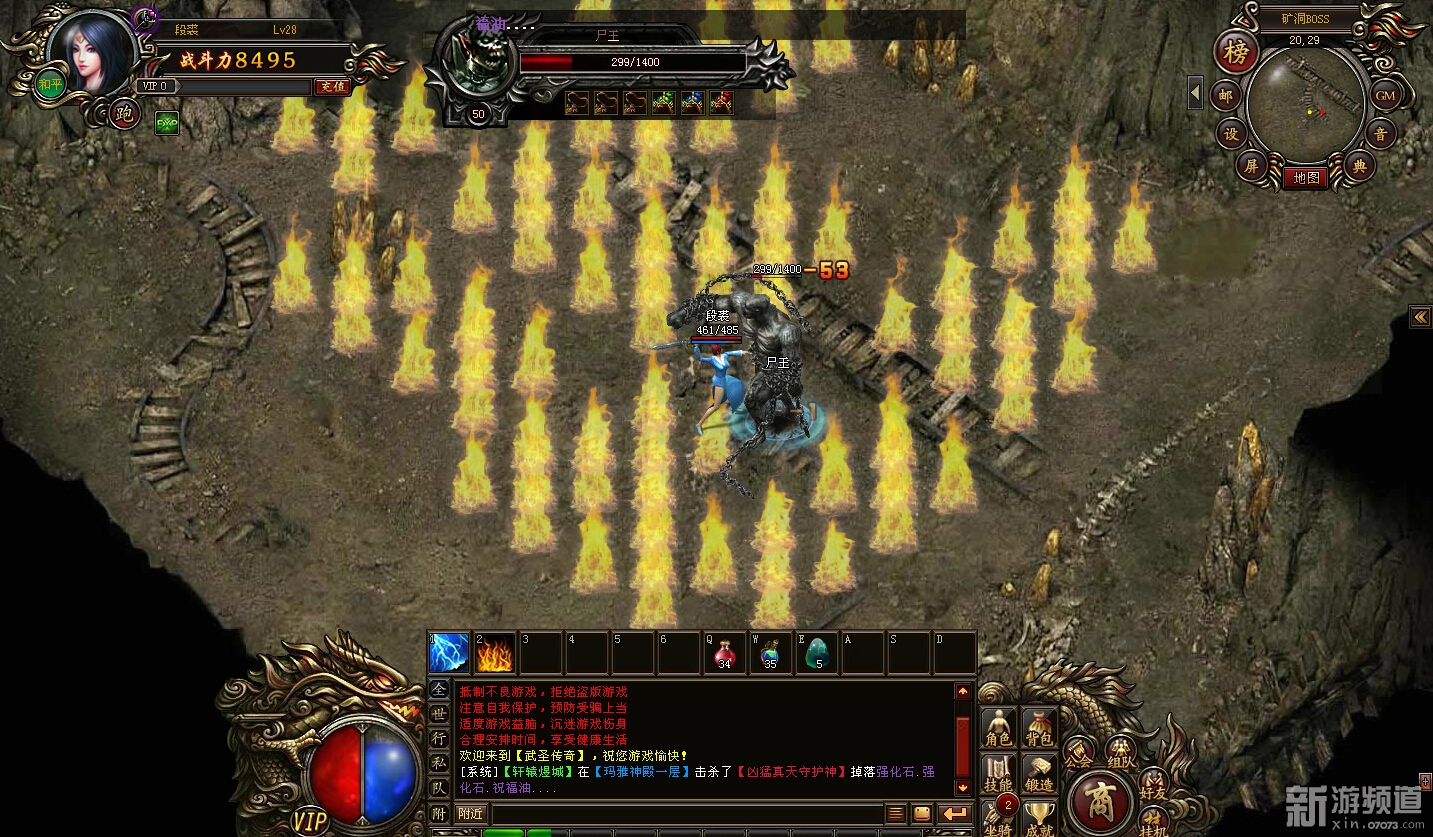Click the 充值 recharge button
The image size is (1433, 837).
coord(331,87)
